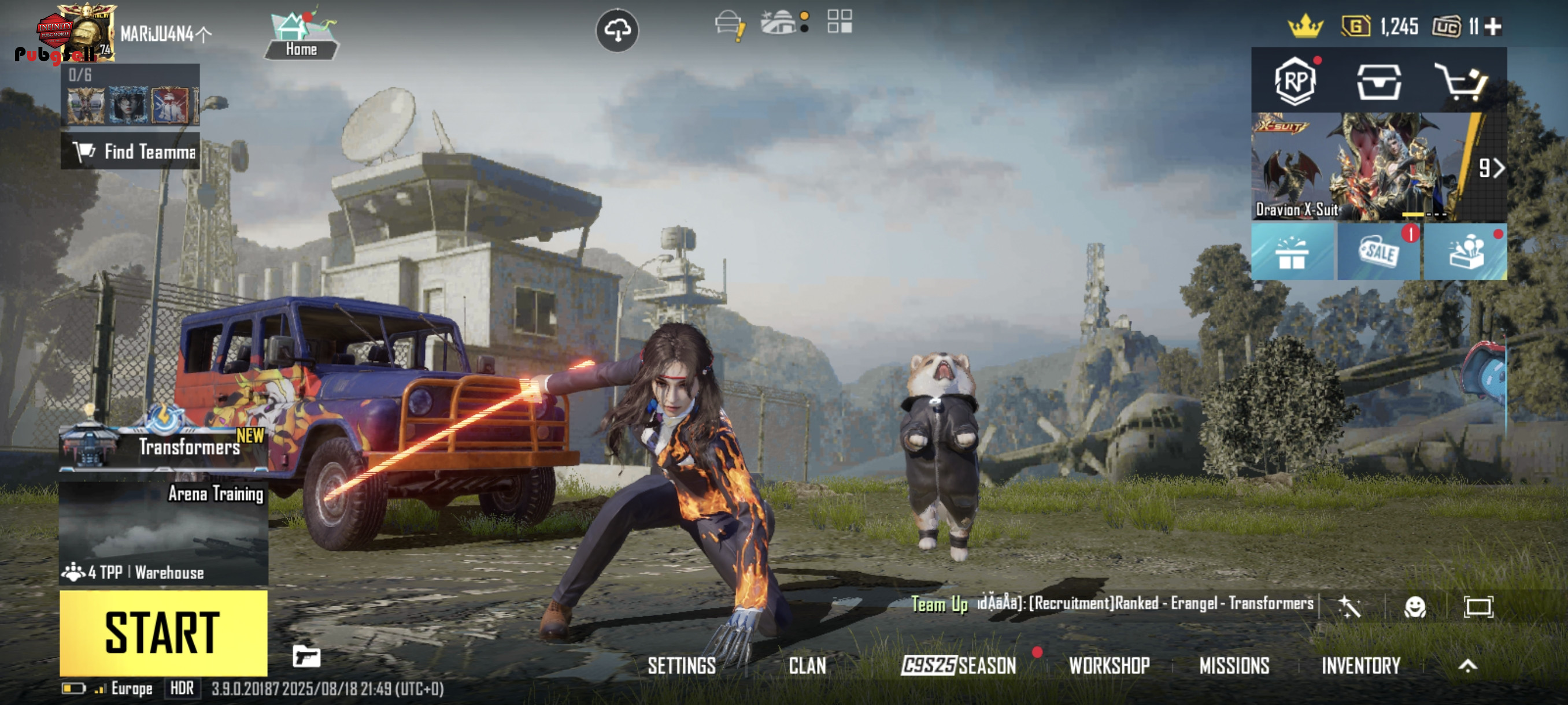Open the Inventory
Viewport: 1568px width, 705px height.
[1360, 666]
